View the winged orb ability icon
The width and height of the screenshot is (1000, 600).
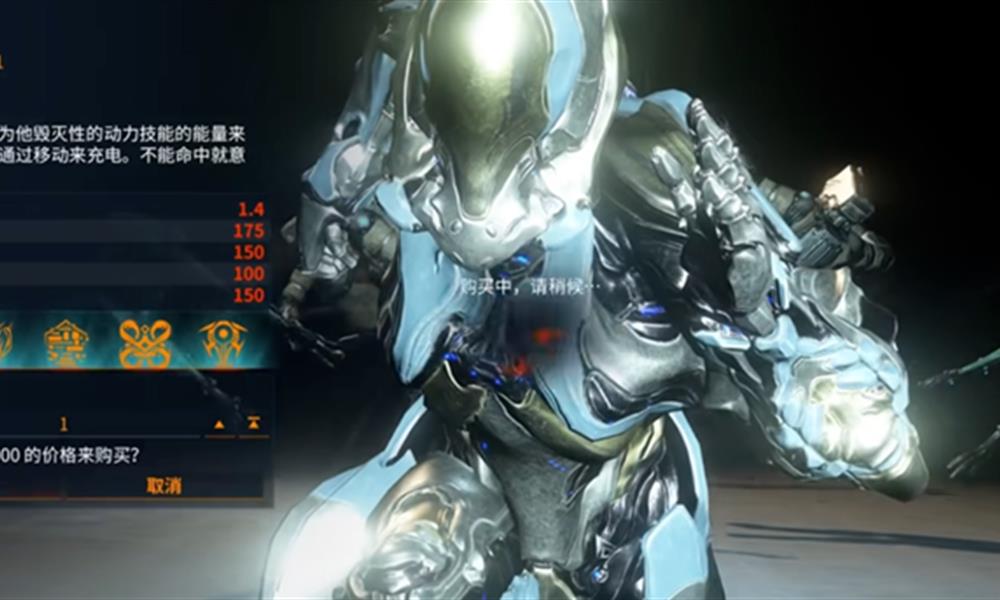222,343
